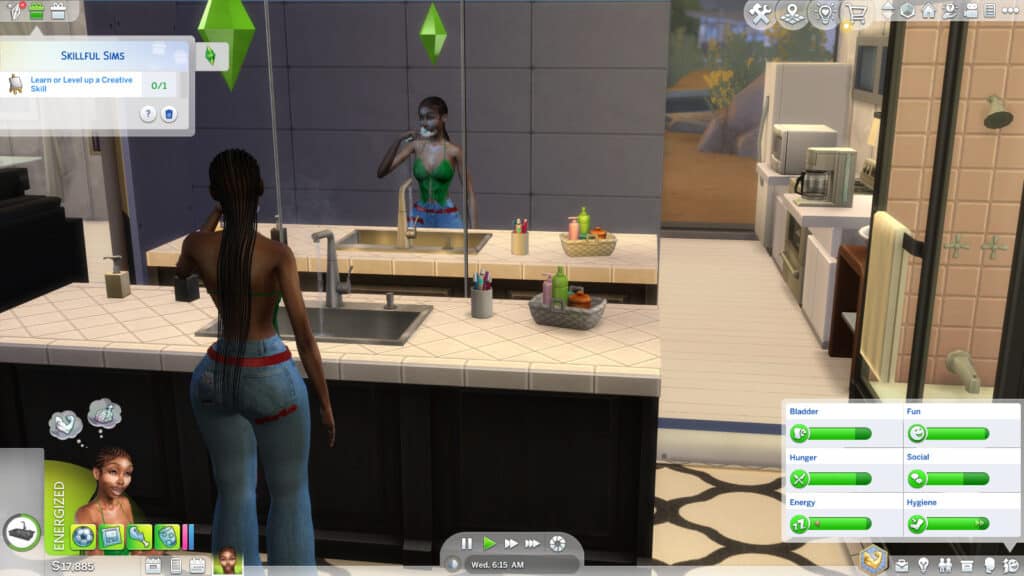Open Build Mode tools icon
Viewport: 1024px width, 576px height.
761,13
